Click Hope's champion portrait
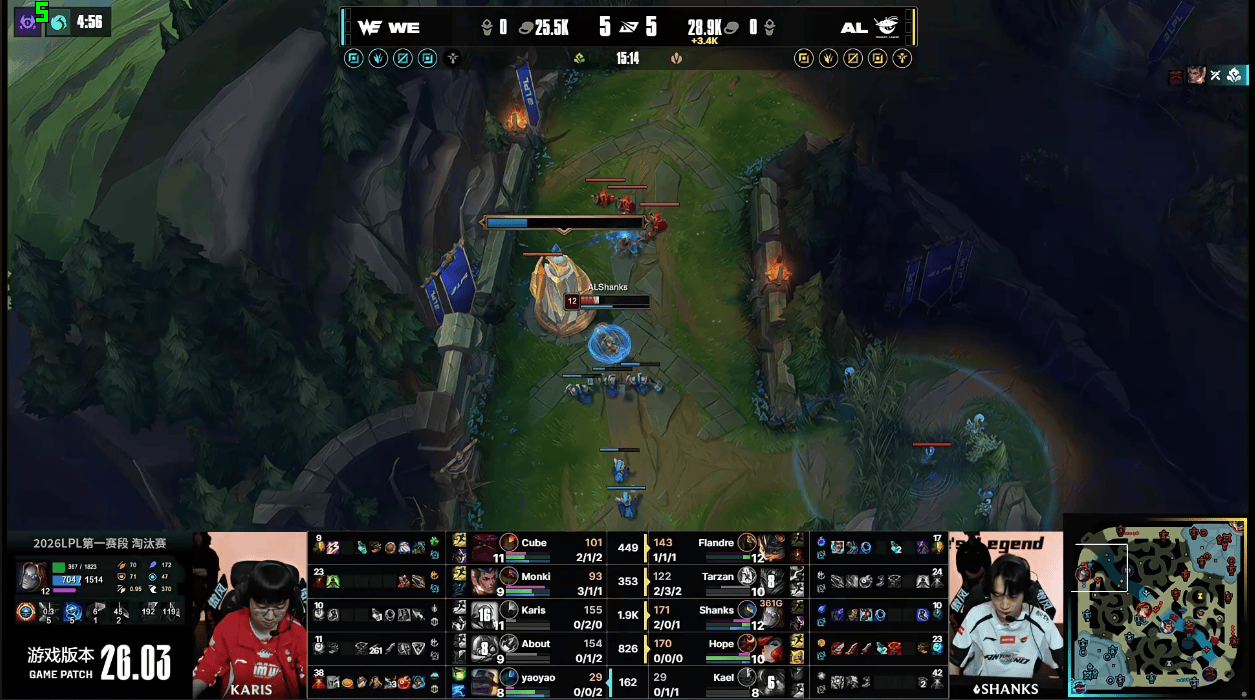 coord(771,650)
